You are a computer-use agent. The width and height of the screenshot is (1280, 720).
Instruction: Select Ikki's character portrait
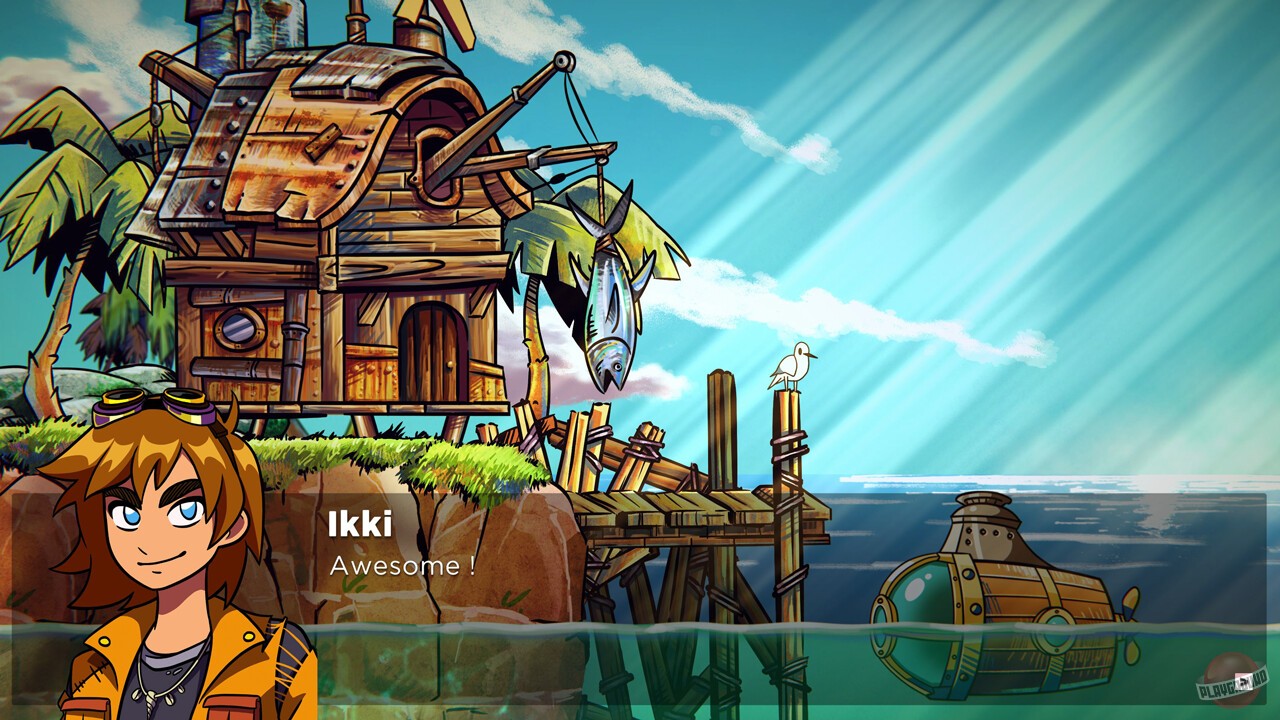pyautogui.click(x=155, y=560)
